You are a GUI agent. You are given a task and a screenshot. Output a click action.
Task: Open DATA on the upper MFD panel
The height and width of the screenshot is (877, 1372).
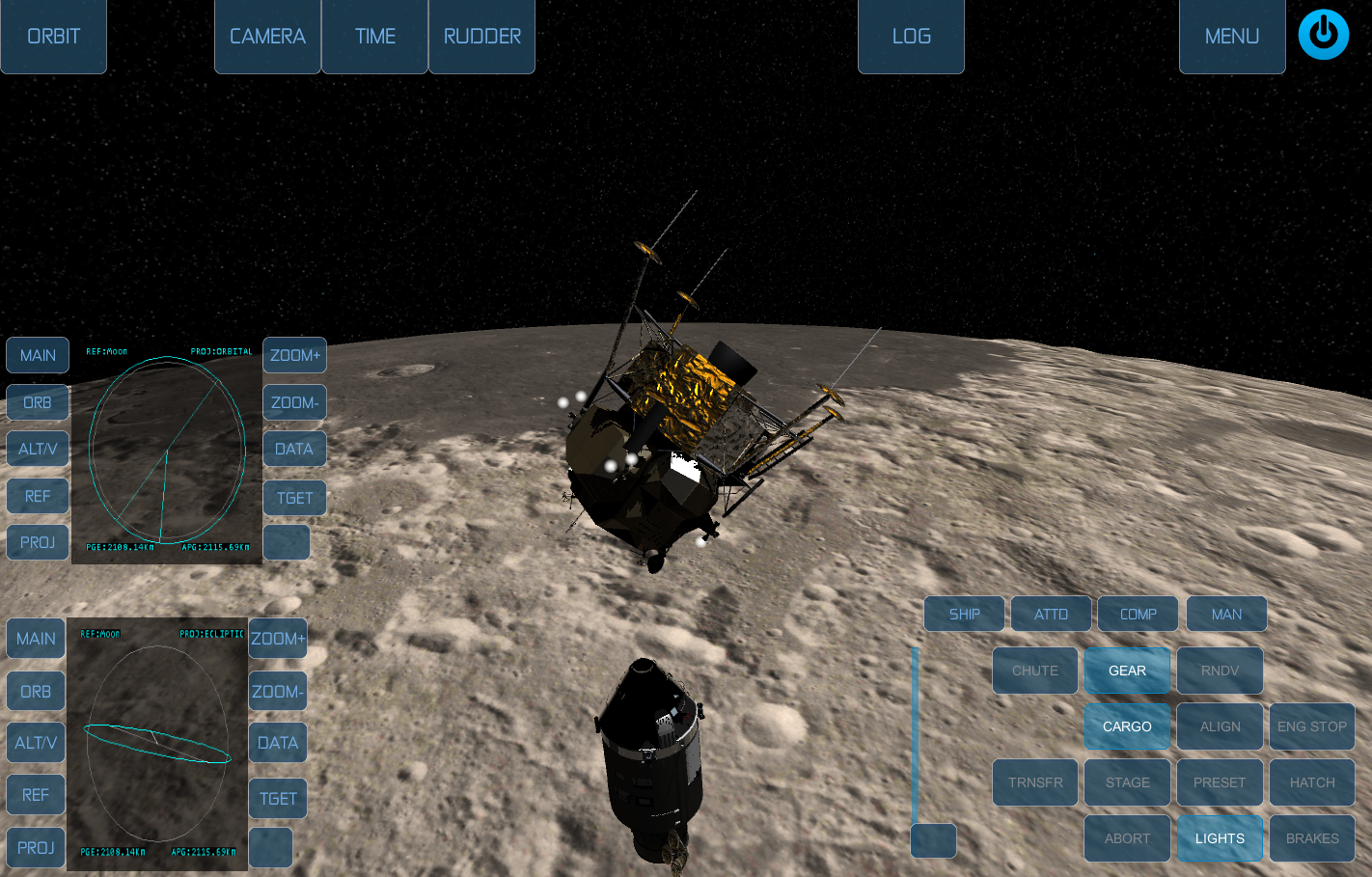click(x=294, y=449)
